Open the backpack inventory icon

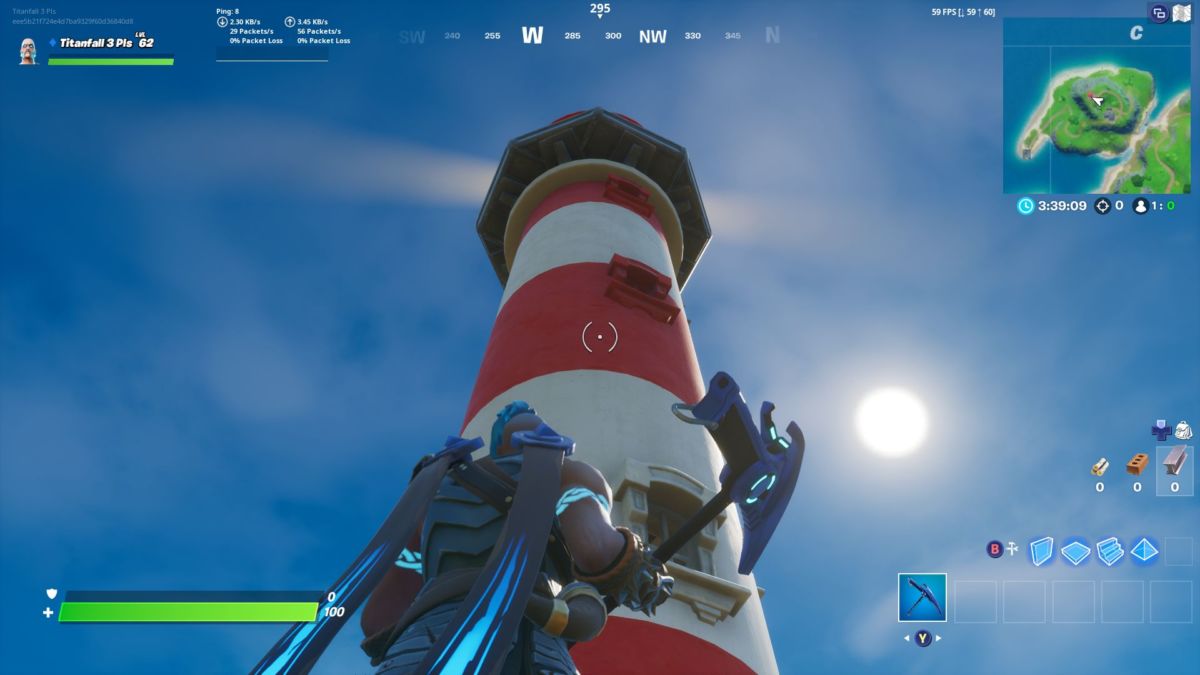click(x=1183, y=431)
